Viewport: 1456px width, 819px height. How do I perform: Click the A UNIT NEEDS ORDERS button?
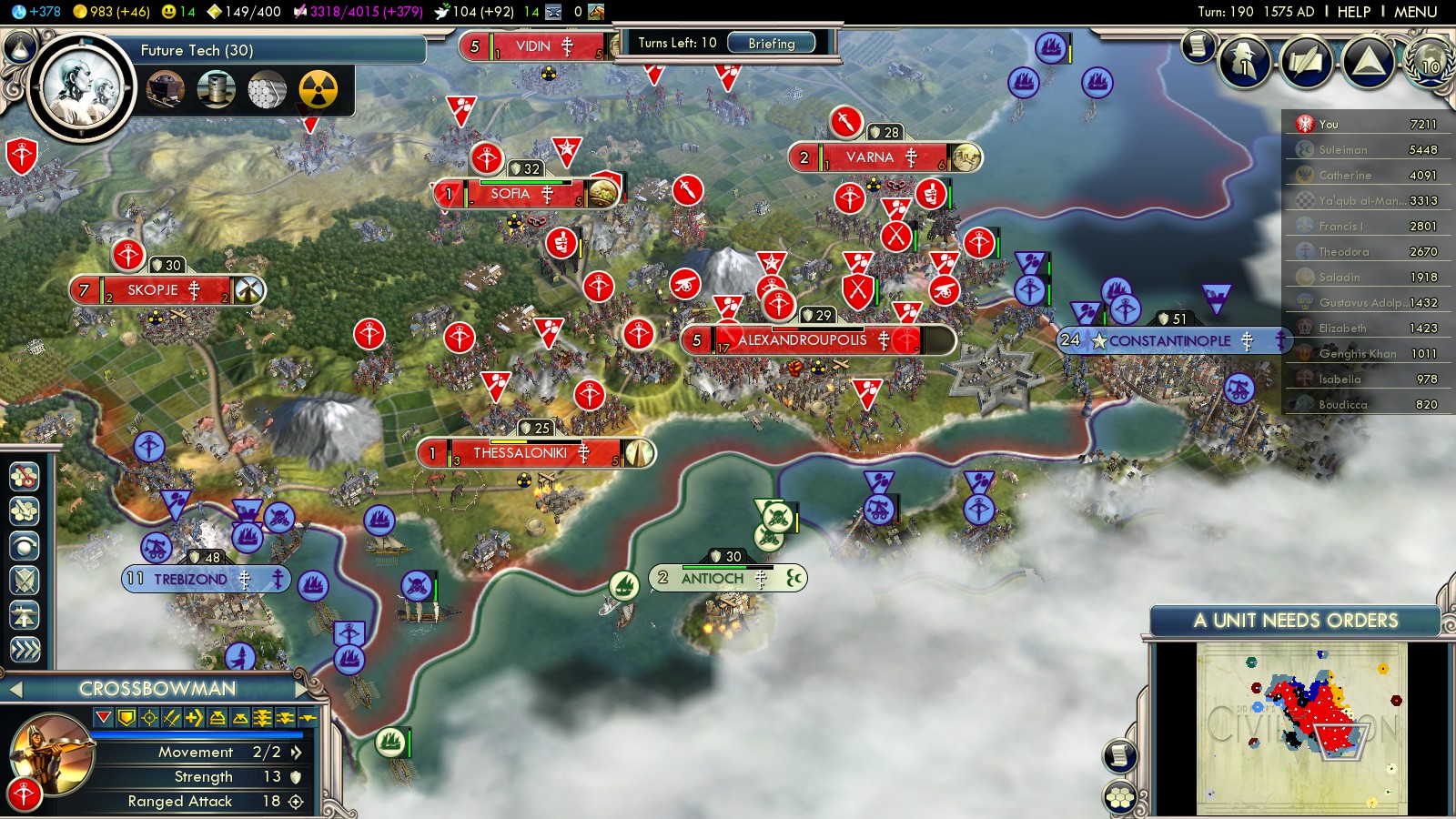1295,621
